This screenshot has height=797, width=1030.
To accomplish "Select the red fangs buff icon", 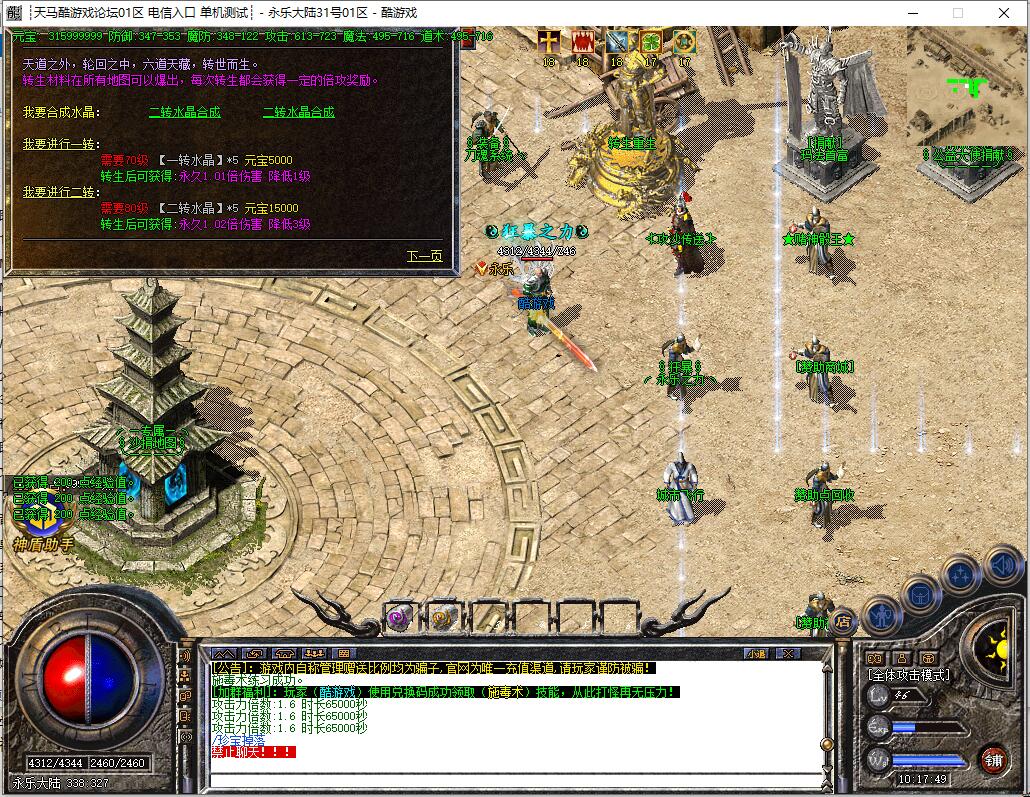I will (x=582, y=42).
